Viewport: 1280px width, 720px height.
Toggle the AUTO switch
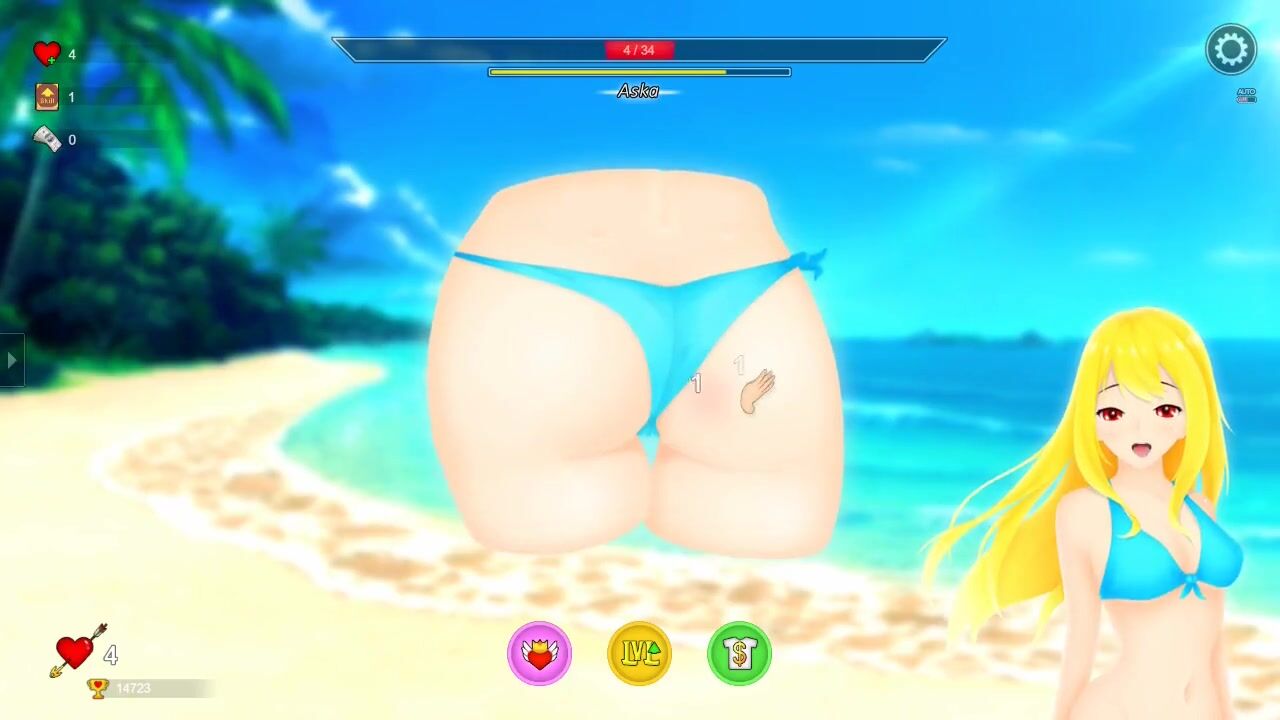[x=1246, y=96]
